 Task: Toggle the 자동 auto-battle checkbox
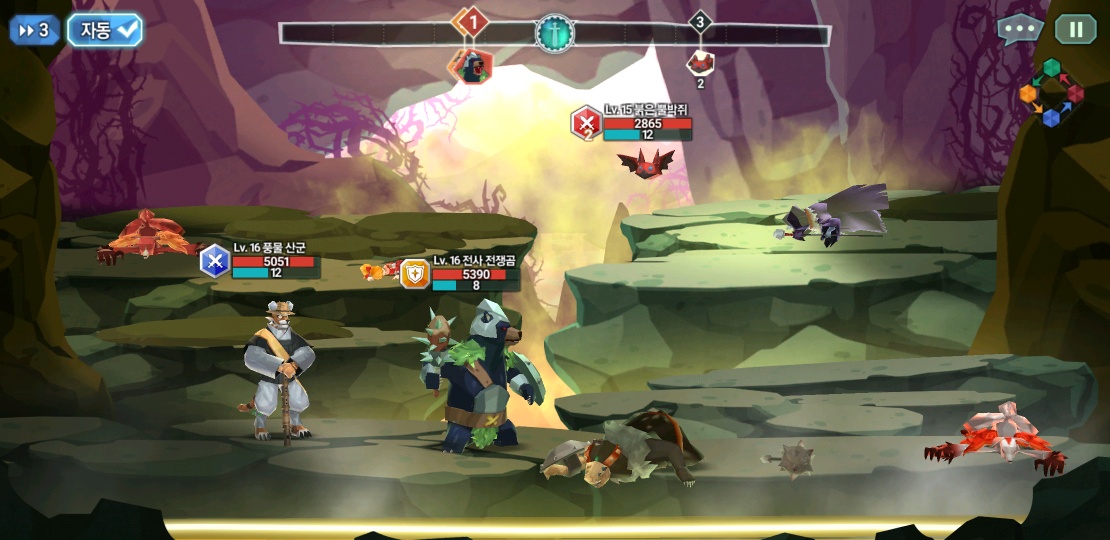[x=105, y=30]
